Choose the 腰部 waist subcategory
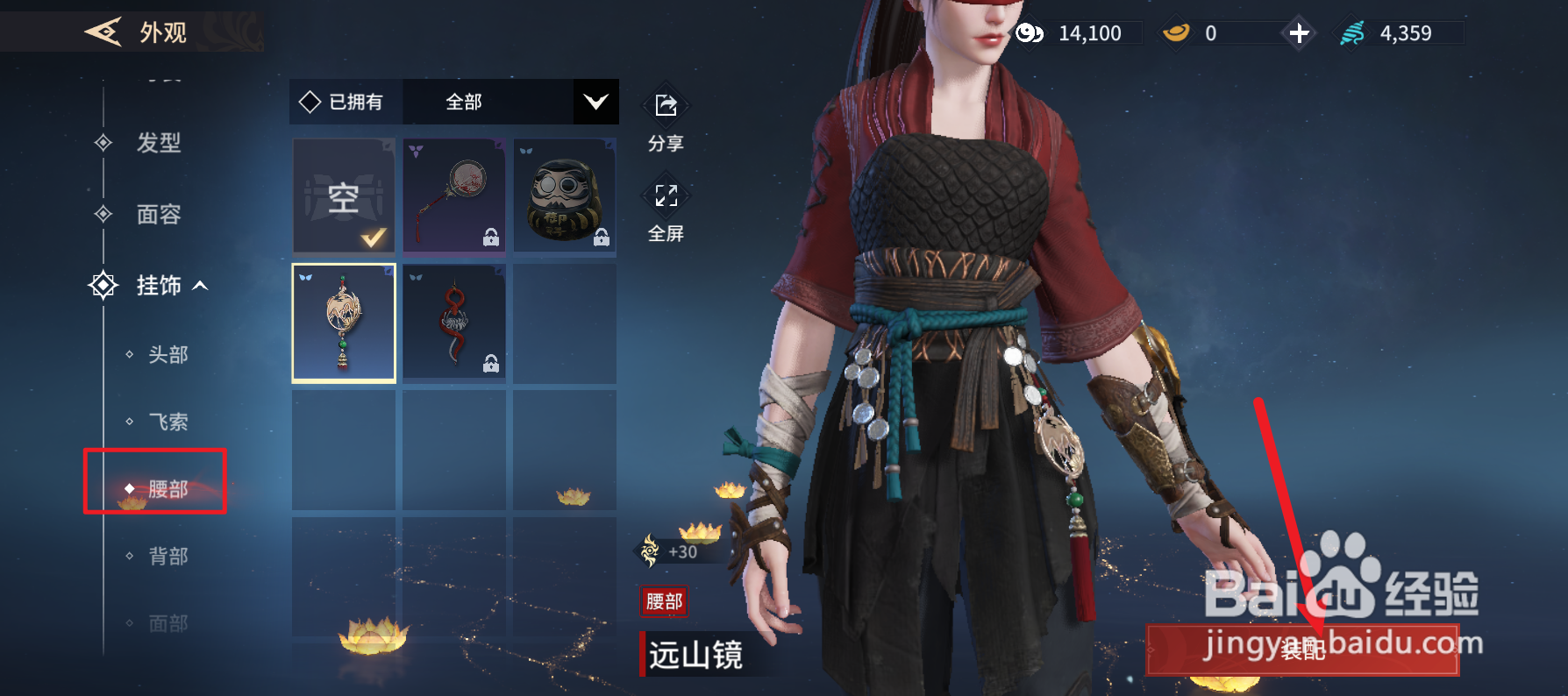The image size is (1568, 696). pyautogui.click(x=167, y=489)
